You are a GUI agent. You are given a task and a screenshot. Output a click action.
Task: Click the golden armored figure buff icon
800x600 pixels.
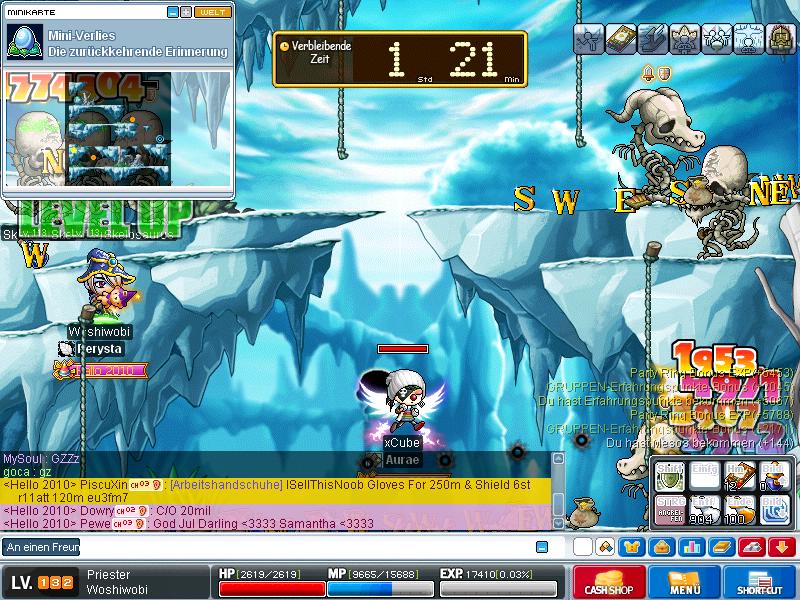[x=779, y=39]
